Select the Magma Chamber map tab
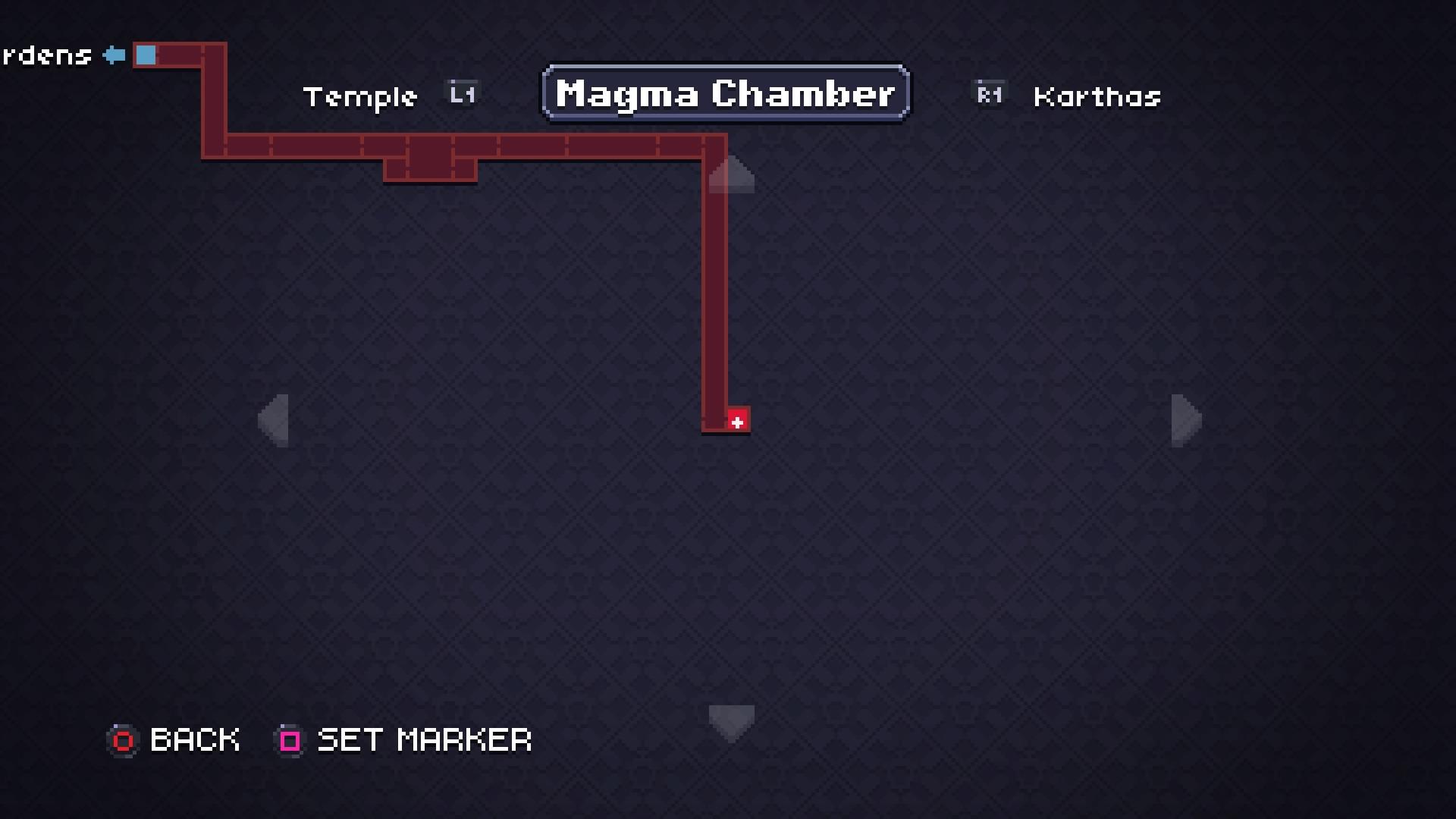The image size is (1456, 819). tap(726, 93)
